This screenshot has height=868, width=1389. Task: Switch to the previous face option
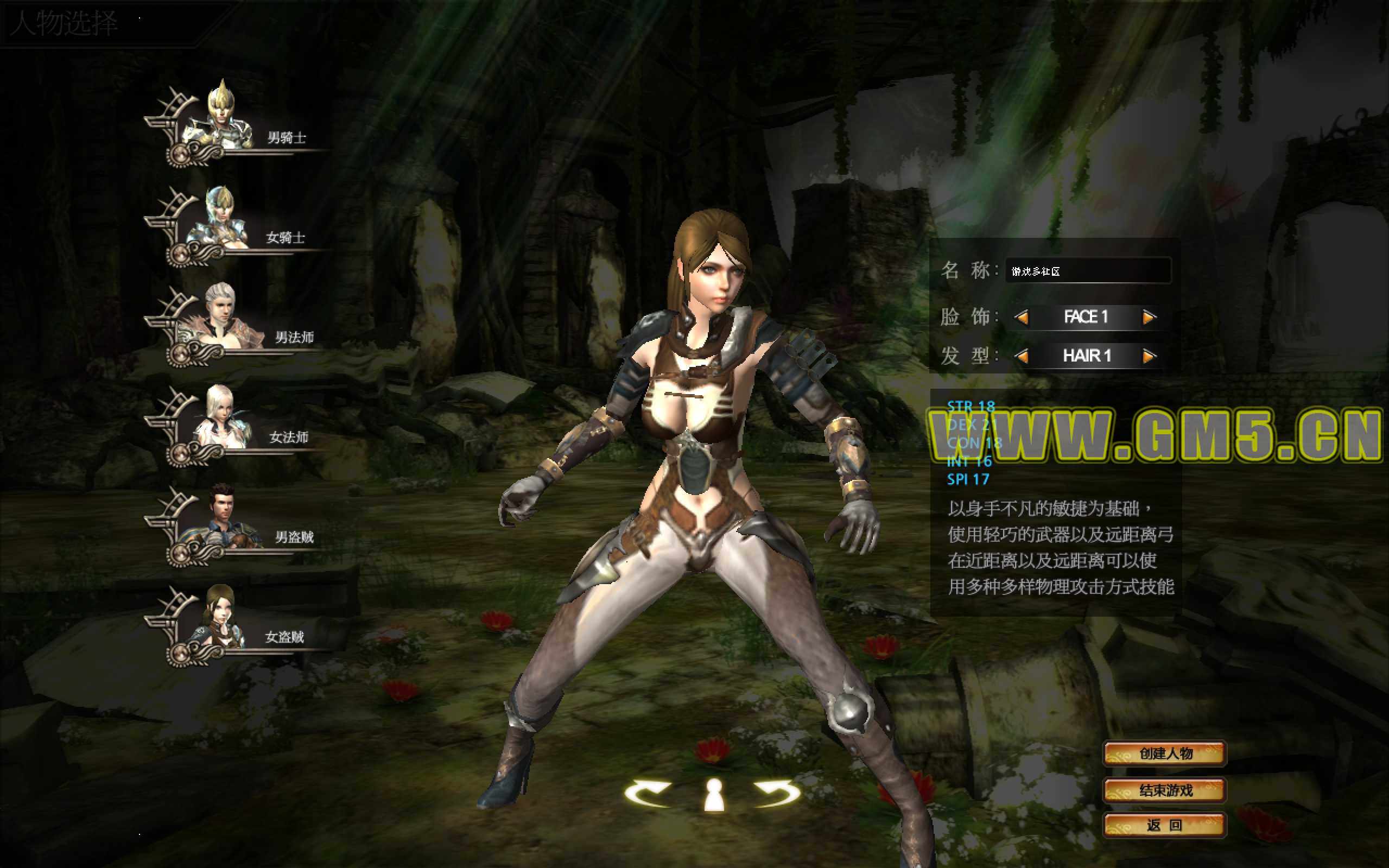1021,317
